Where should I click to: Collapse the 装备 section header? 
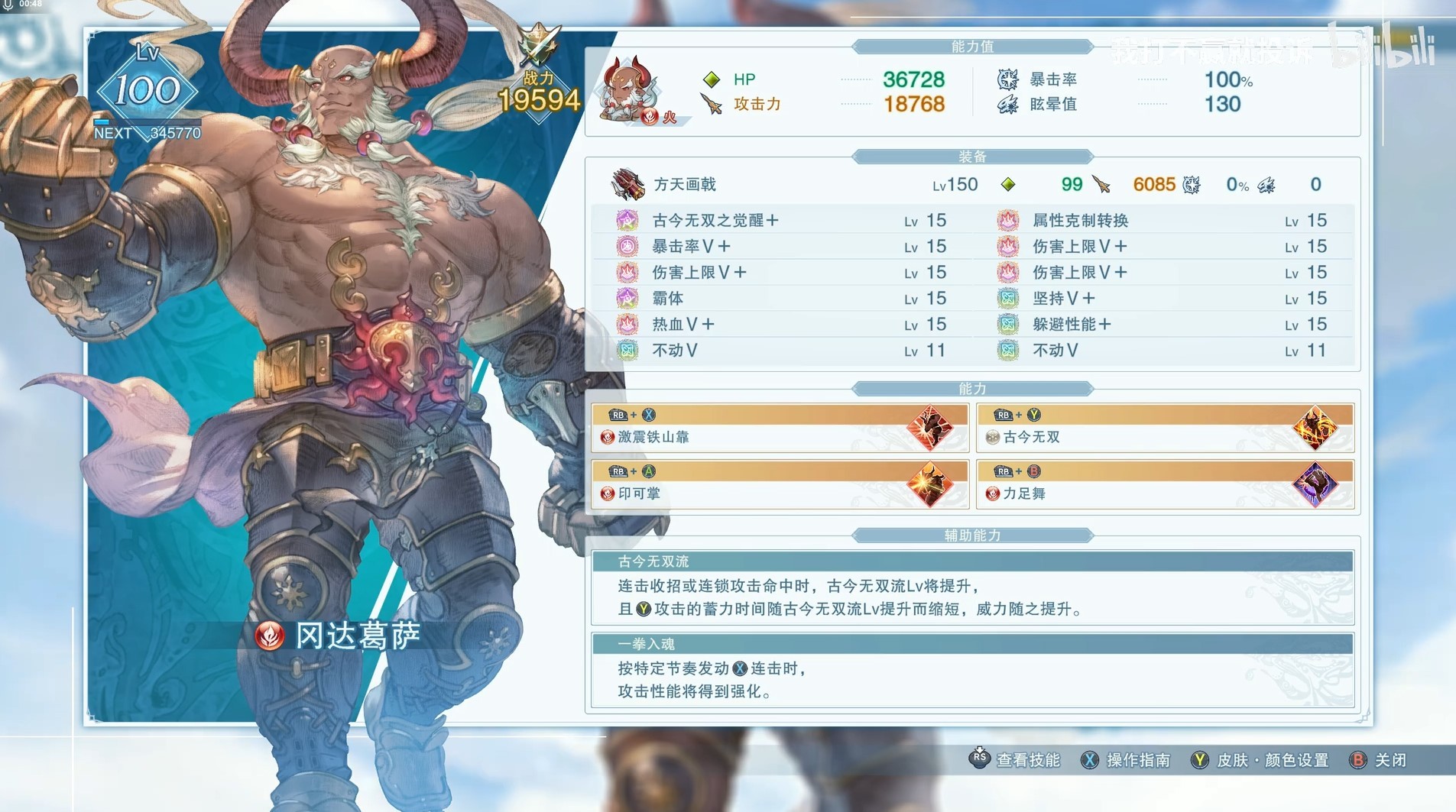[972, 157]
